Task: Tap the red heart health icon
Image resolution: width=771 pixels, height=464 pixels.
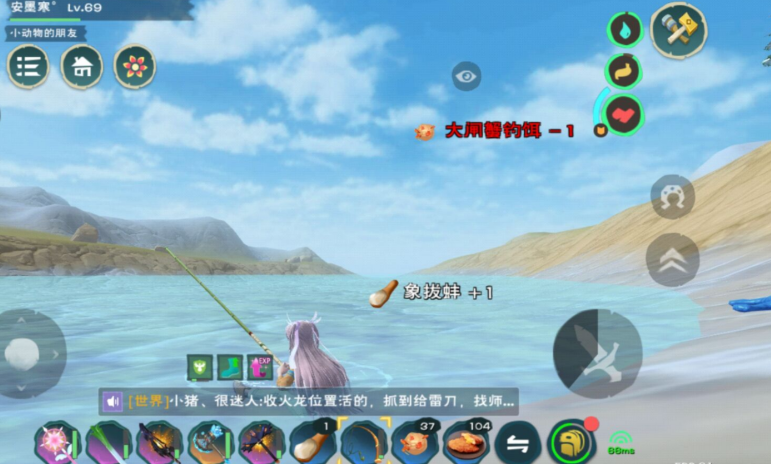Action: (x=624, y=115)
